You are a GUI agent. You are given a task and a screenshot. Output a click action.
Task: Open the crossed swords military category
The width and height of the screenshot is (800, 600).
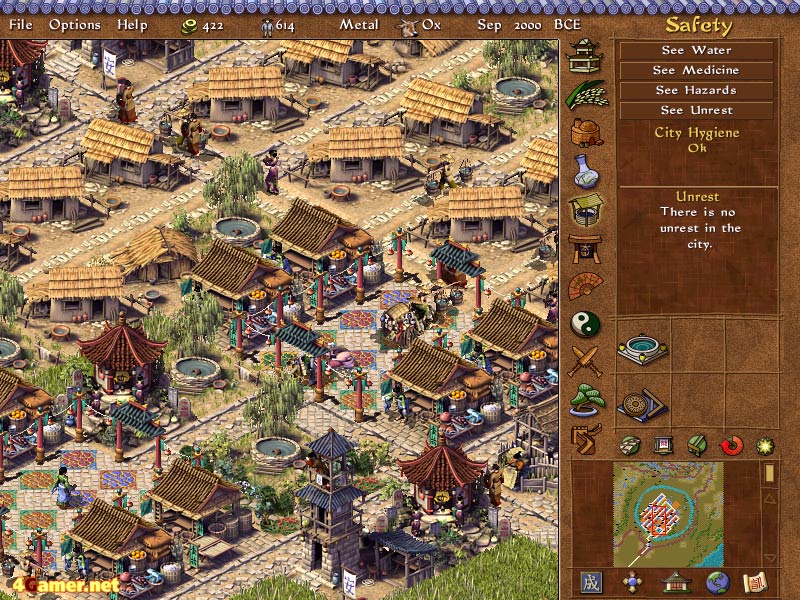[585, 361]
